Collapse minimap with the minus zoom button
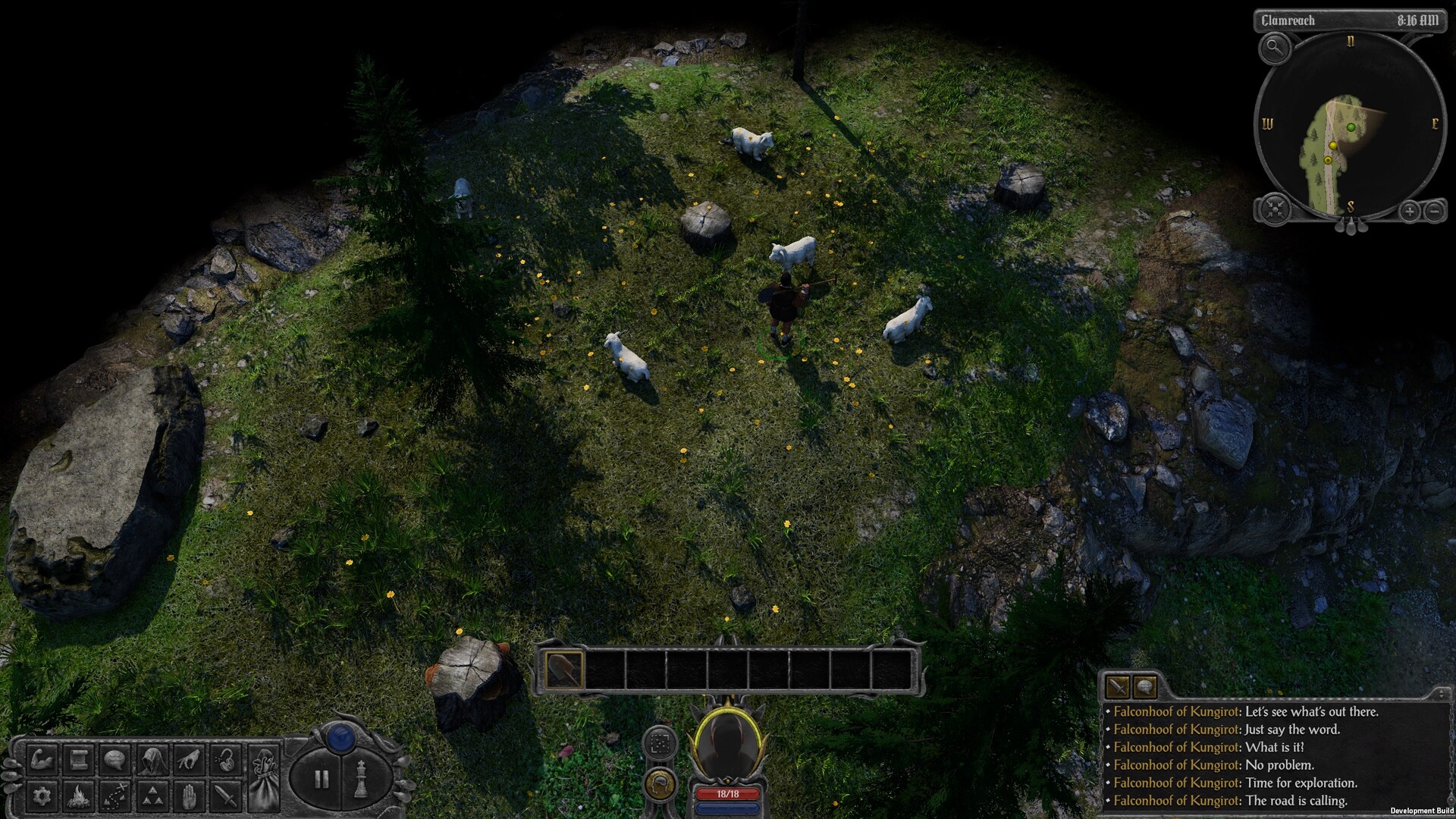 pos(1434,211)
